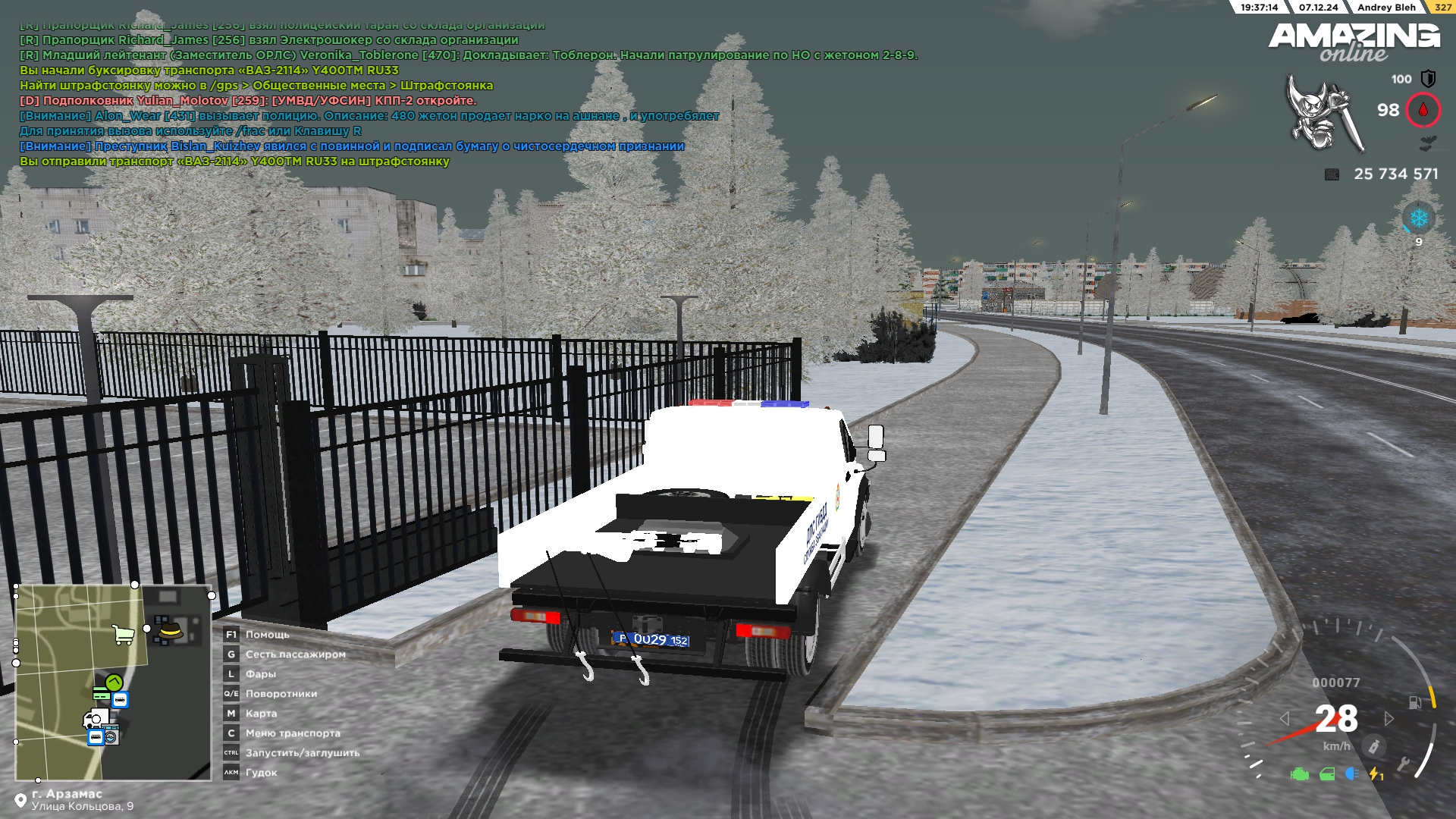Click the left turn signal arrow

tap(1284, 718)
